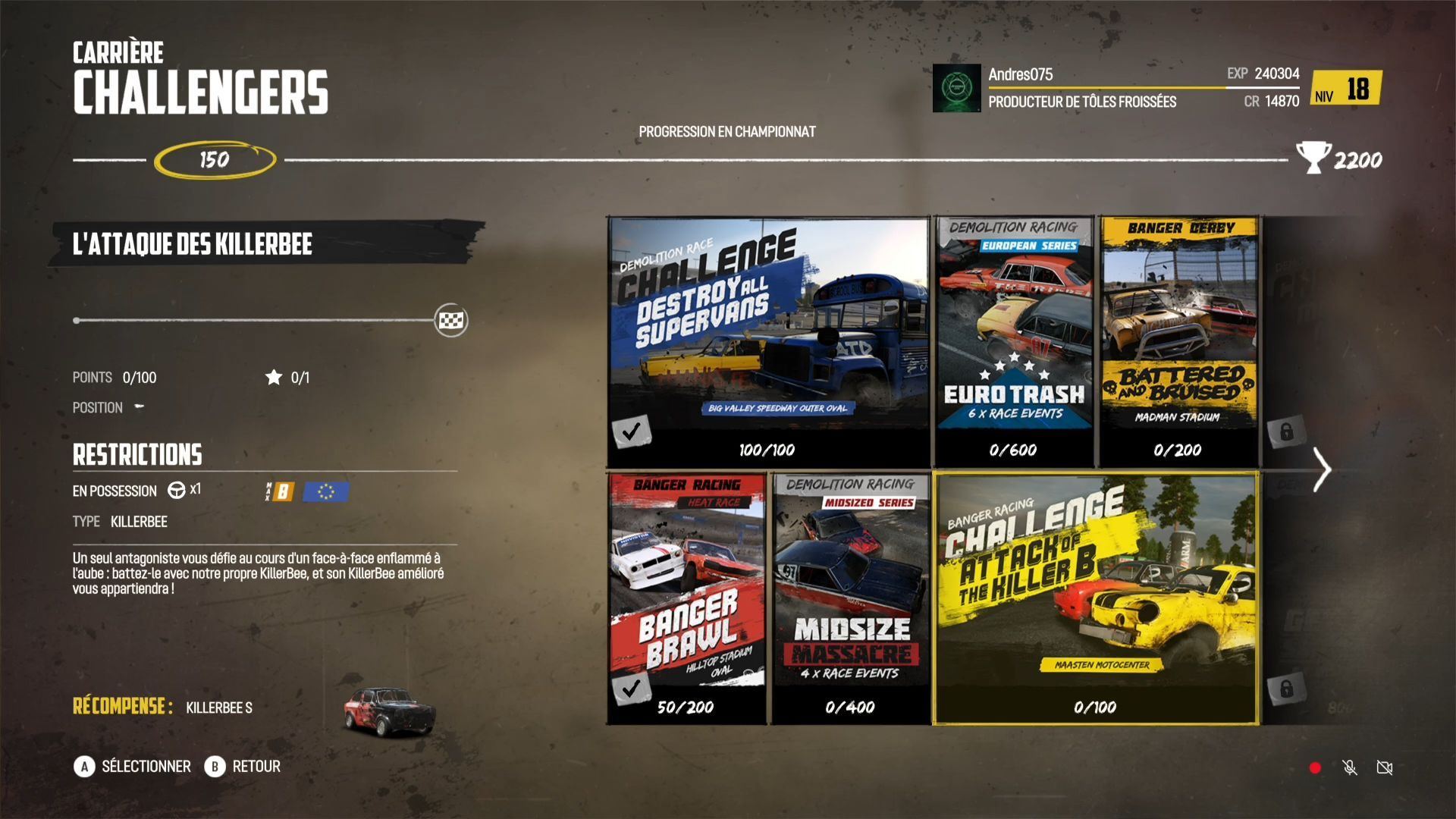Screen dimensions: 1456x819
Task: Open the Euro Trash series event
Action: 1014,341
